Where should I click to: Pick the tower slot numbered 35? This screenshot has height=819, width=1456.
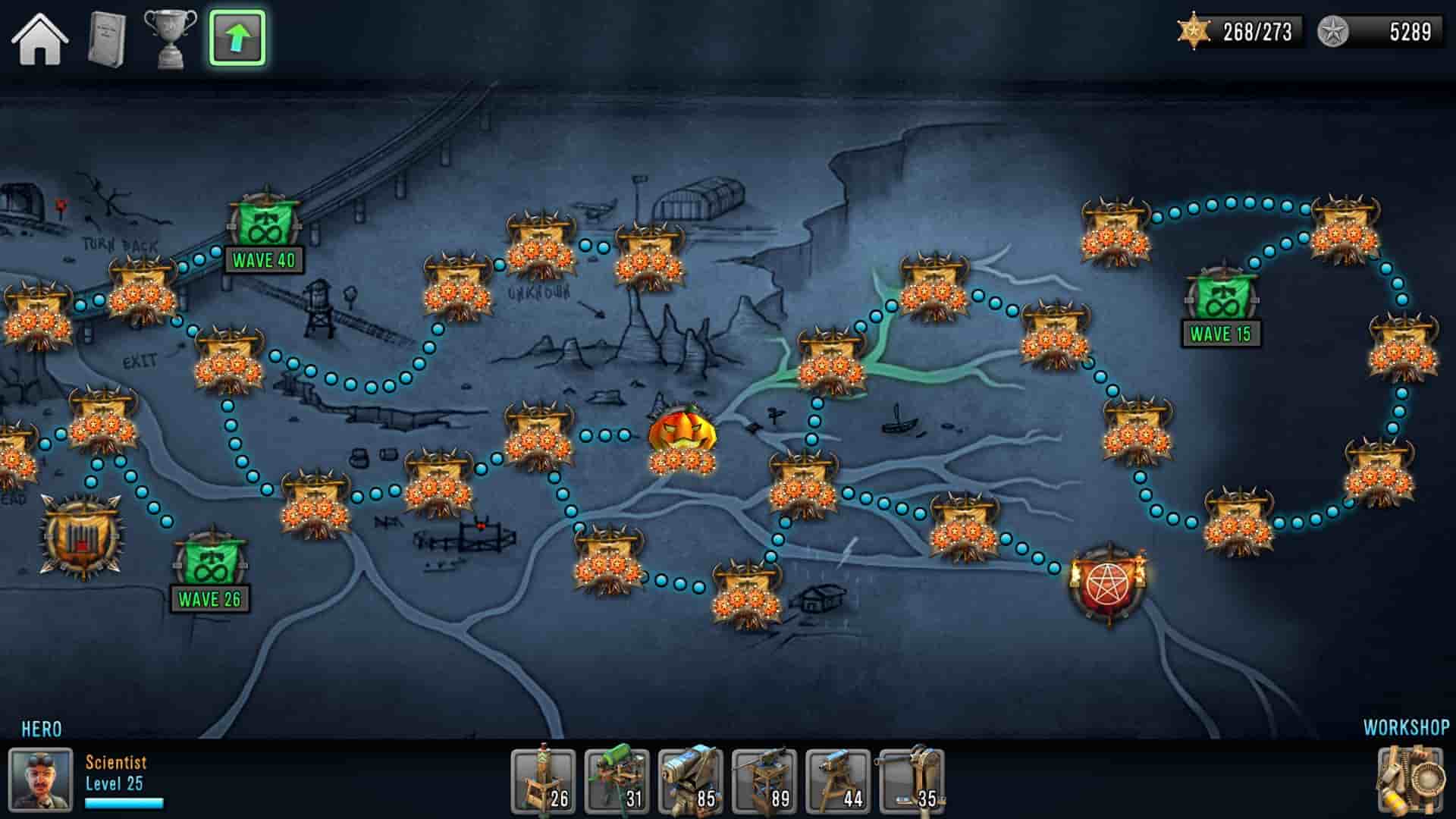(911, 781)
